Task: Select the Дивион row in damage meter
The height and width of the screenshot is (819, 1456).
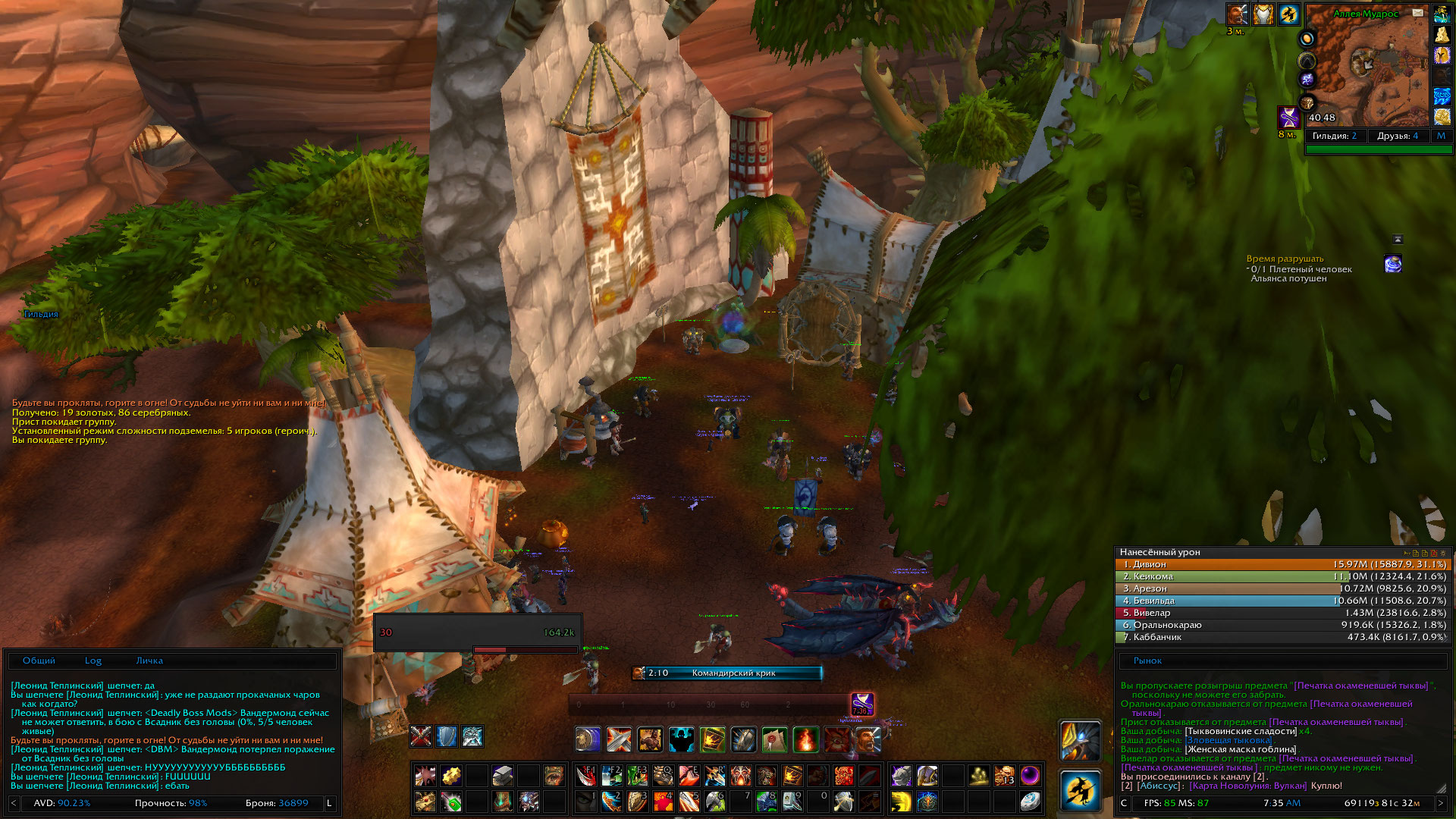Action: [x=1282, y=564]
